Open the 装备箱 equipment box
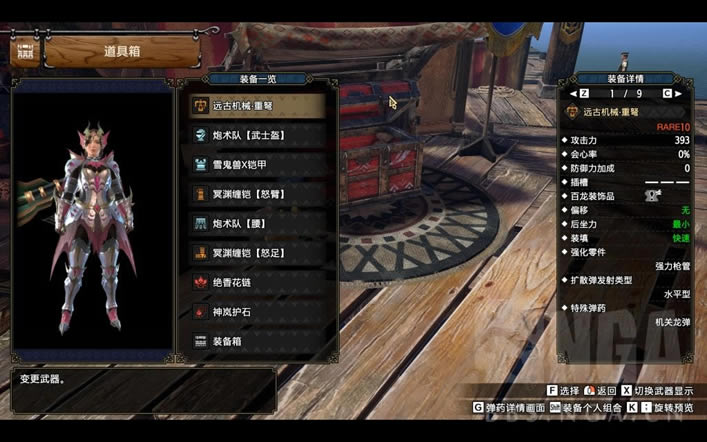707x442 pixels. tap(256, 341)
